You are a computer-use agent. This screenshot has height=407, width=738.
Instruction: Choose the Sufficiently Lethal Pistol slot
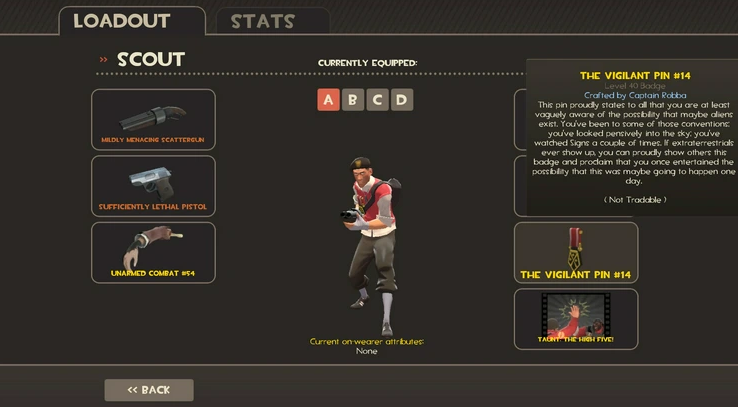tap(153, 186)
